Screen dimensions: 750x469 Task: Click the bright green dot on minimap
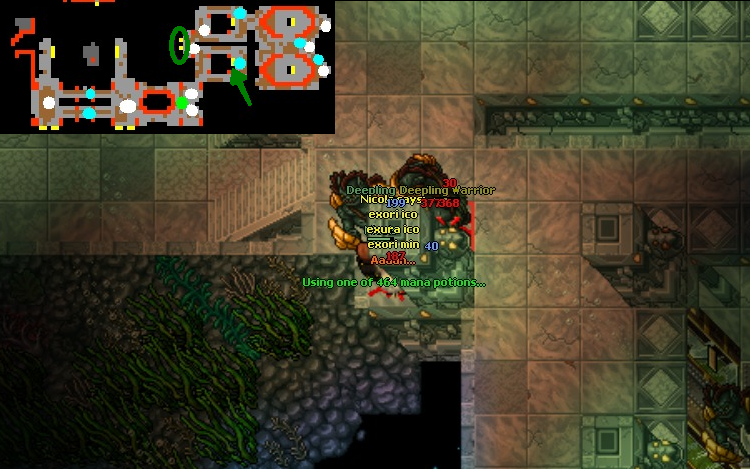click(182, 102)
